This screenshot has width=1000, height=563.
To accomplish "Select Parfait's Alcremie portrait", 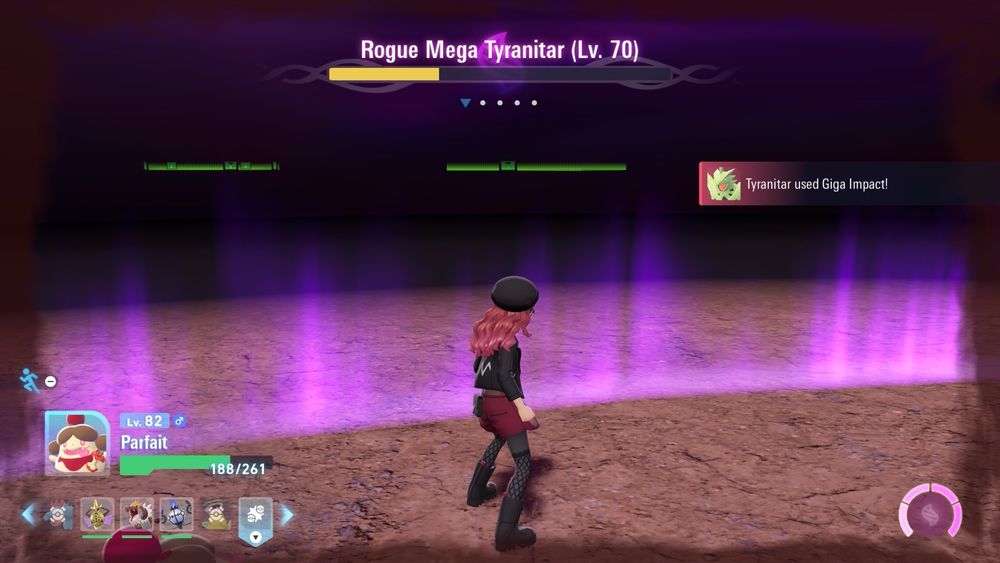I will 77,444.
